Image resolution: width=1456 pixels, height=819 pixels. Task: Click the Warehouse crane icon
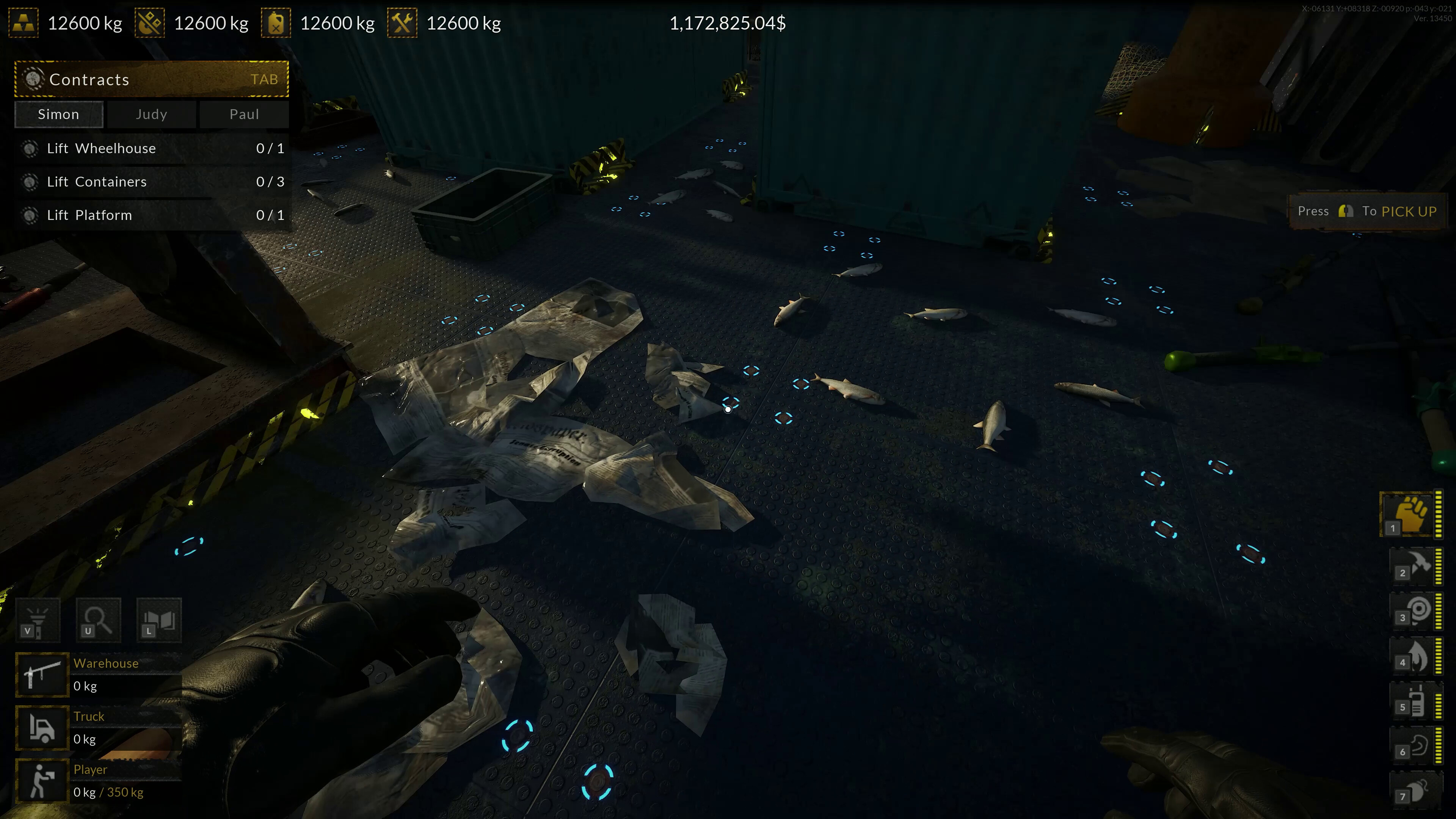(42, 674)
